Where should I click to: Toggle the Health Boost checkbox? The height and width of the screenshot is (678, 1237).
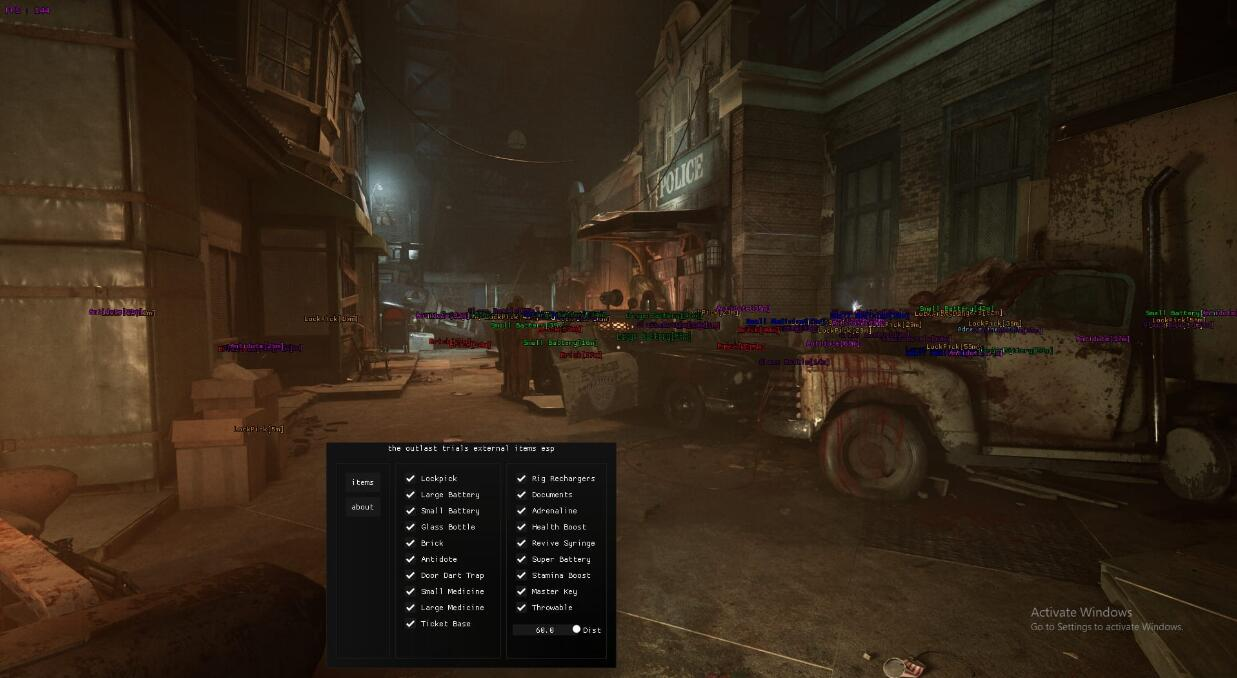tap(521, 527)
